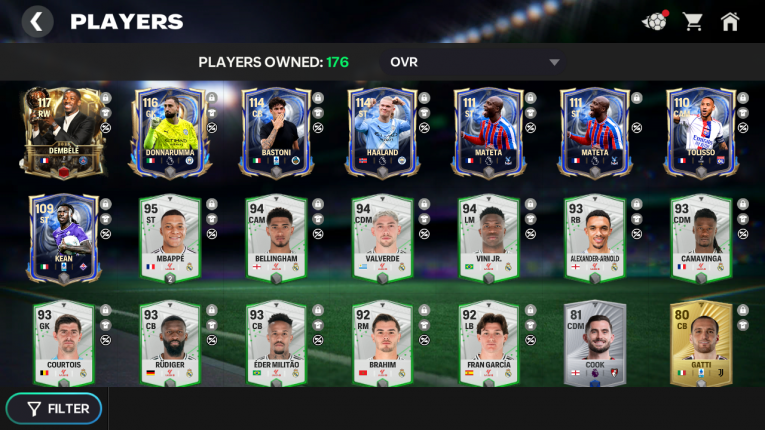
Task: Choose the Bastoni player card
Action: tap(275, 131)
